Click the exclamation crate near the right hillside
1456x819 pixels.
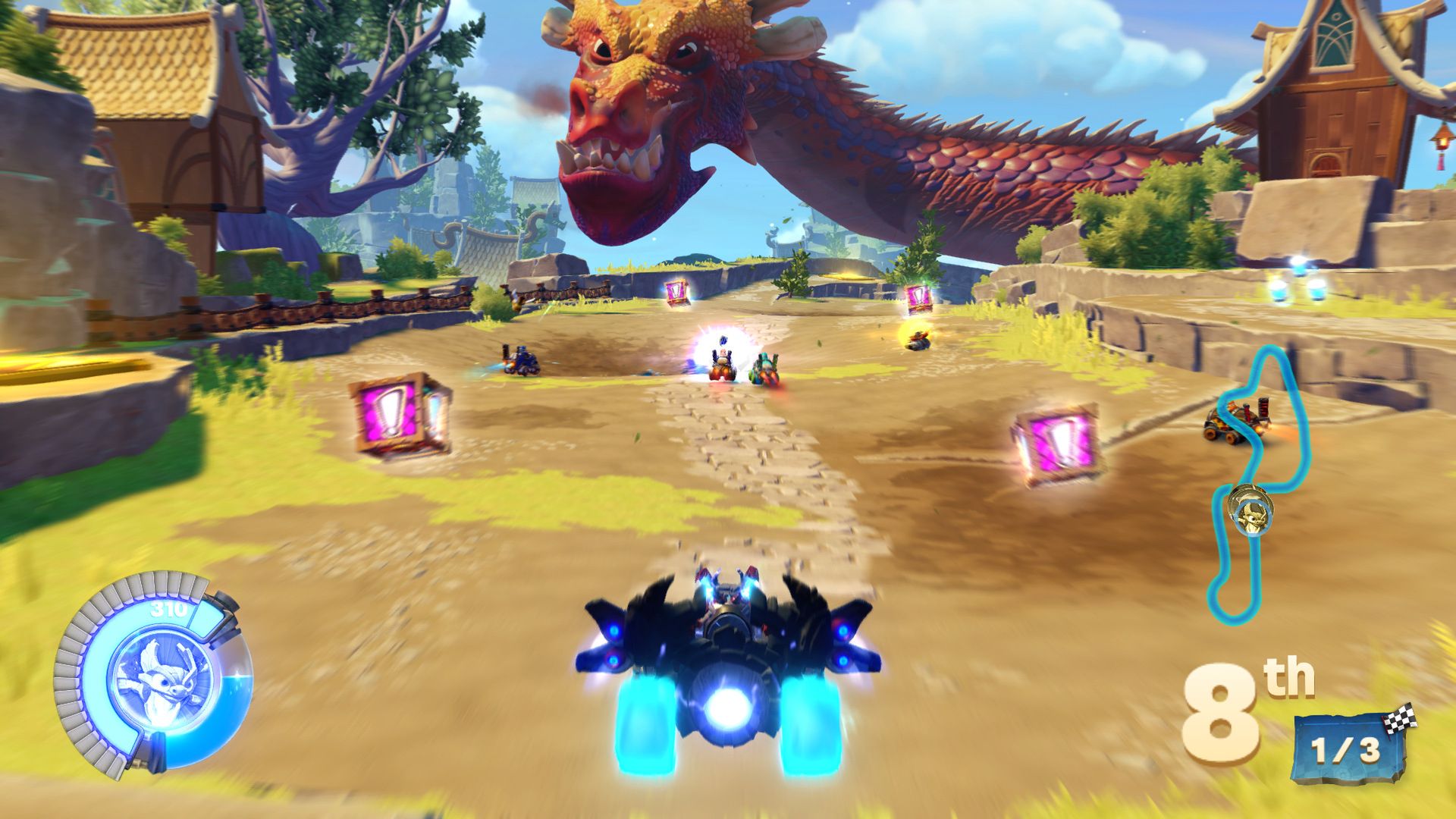pos(918,297)
